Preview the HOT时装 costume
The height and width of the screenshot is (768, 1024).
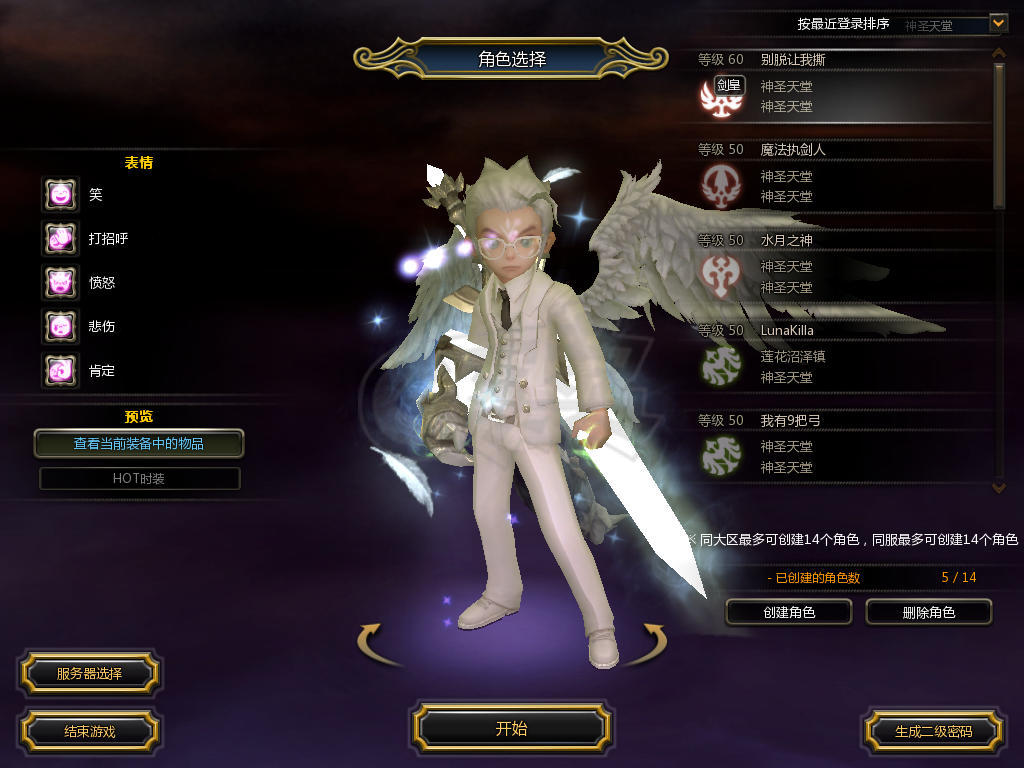[x=139, y=479]
